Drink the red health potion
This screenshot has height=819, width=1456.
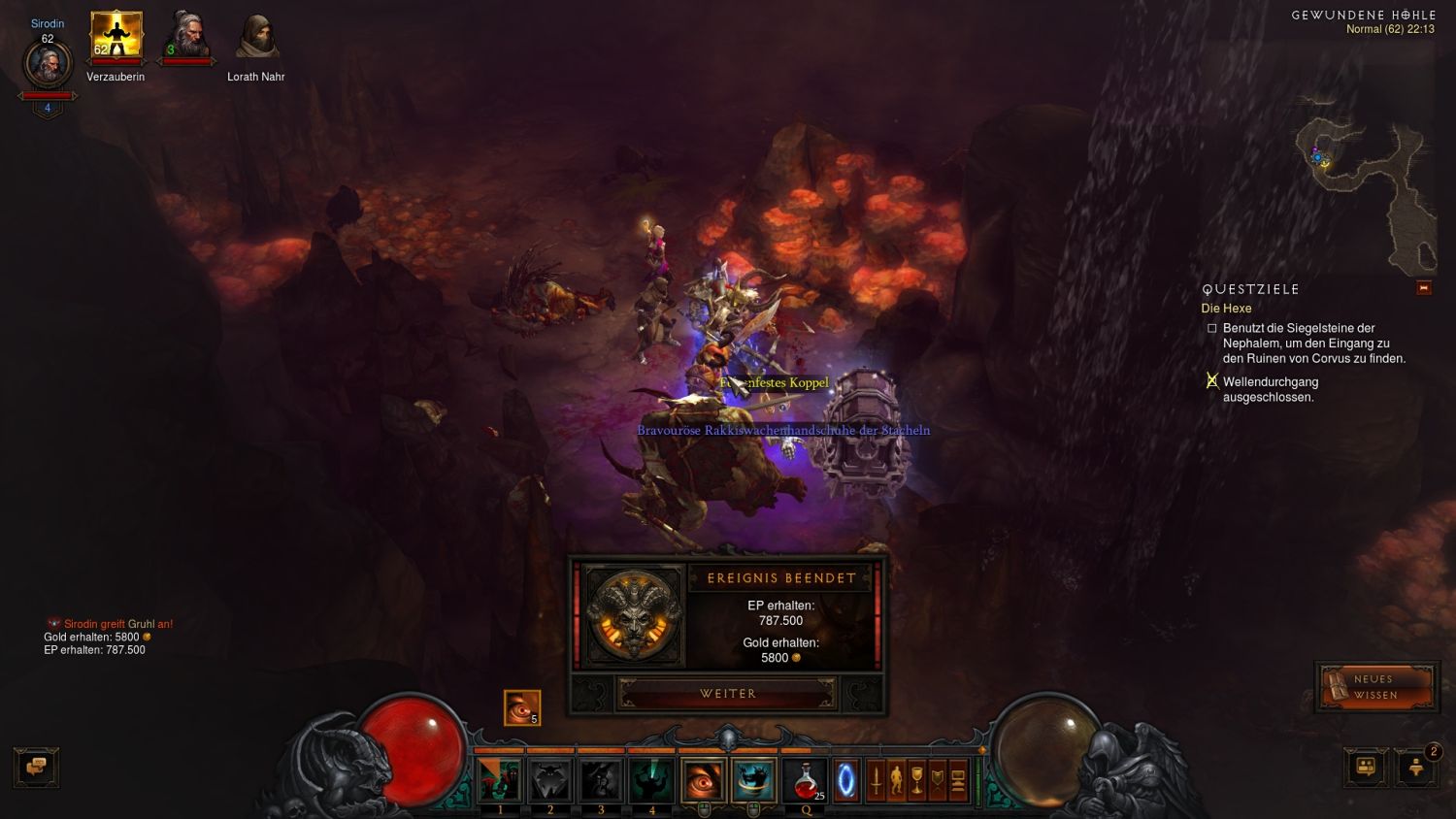pyautogui.click(x=806, y=780)
